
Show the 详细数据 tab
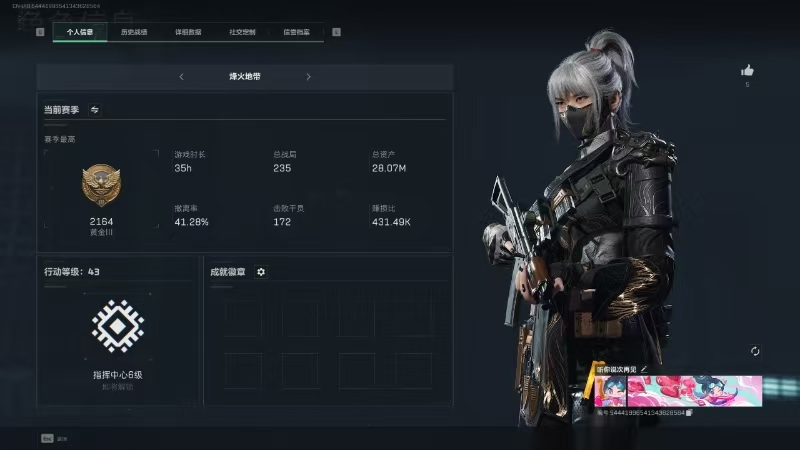click(x=188, y=32)
